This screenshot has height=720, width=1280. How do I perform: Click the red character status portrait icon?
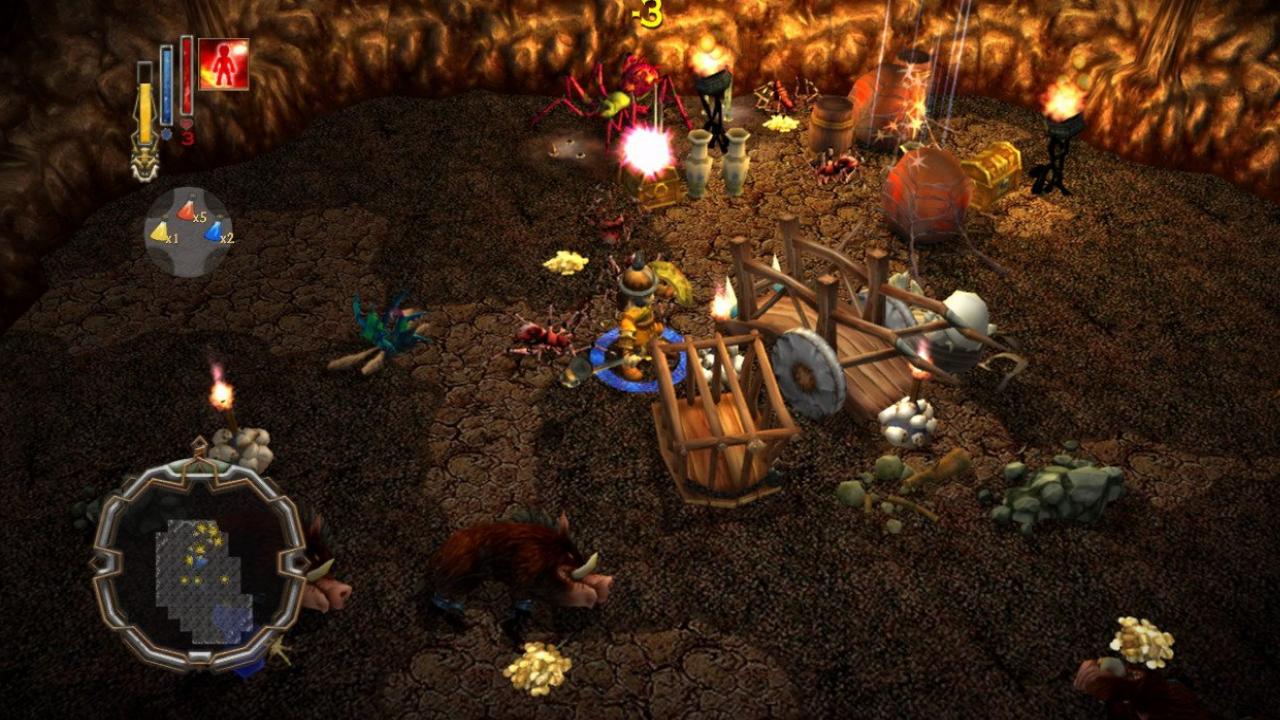(x=222, y=62)
